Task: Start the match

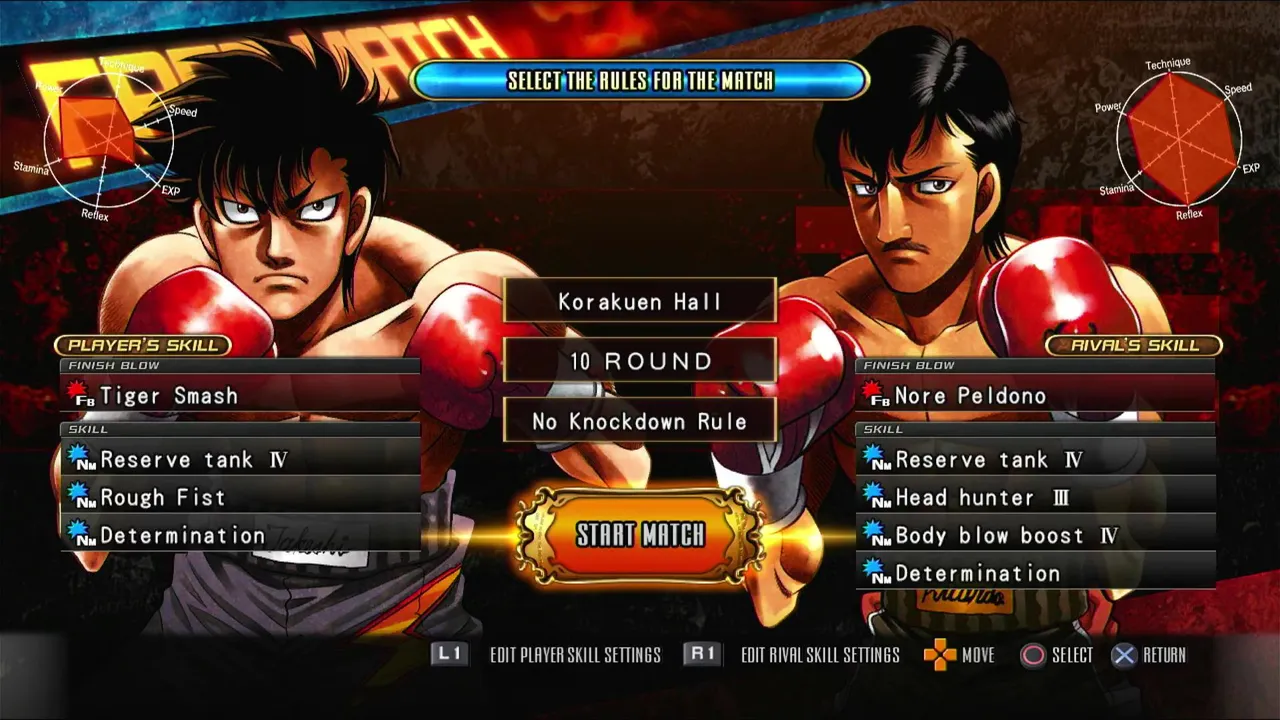Action: (640, 535)
